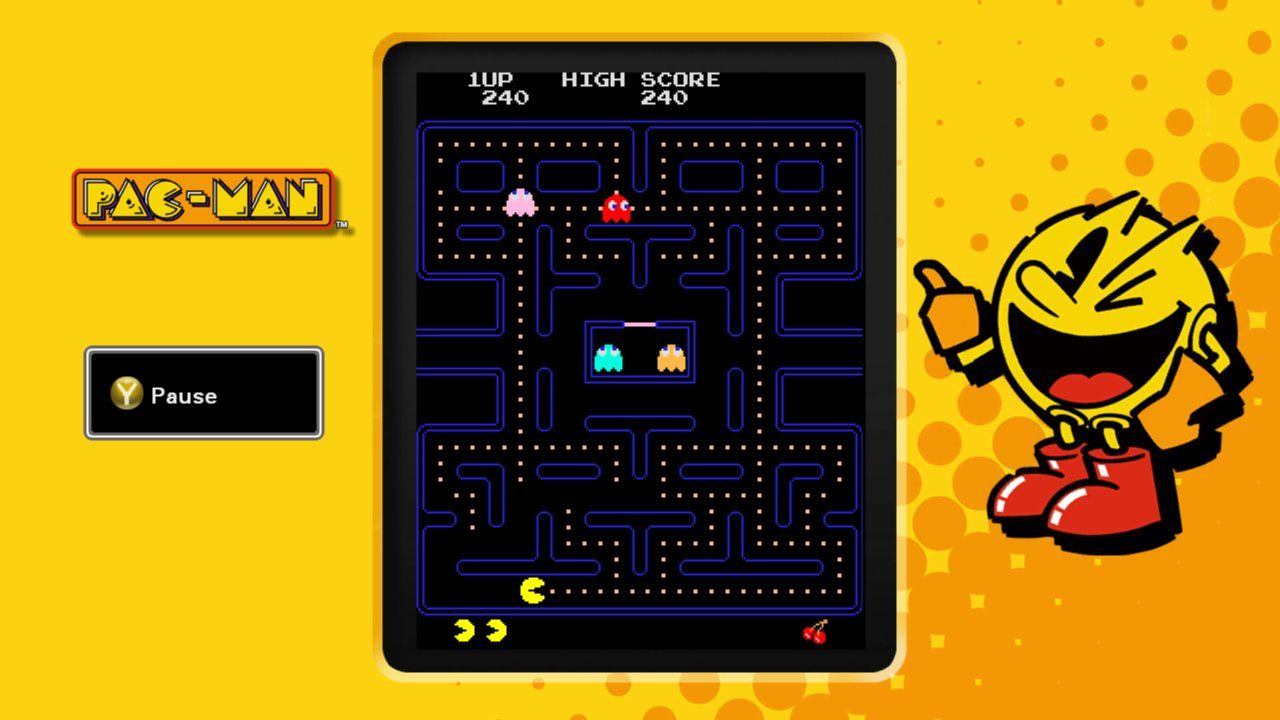1280x720 pixels.
Task: Click the 1UP score label
Action: click(x=490, y=80)
